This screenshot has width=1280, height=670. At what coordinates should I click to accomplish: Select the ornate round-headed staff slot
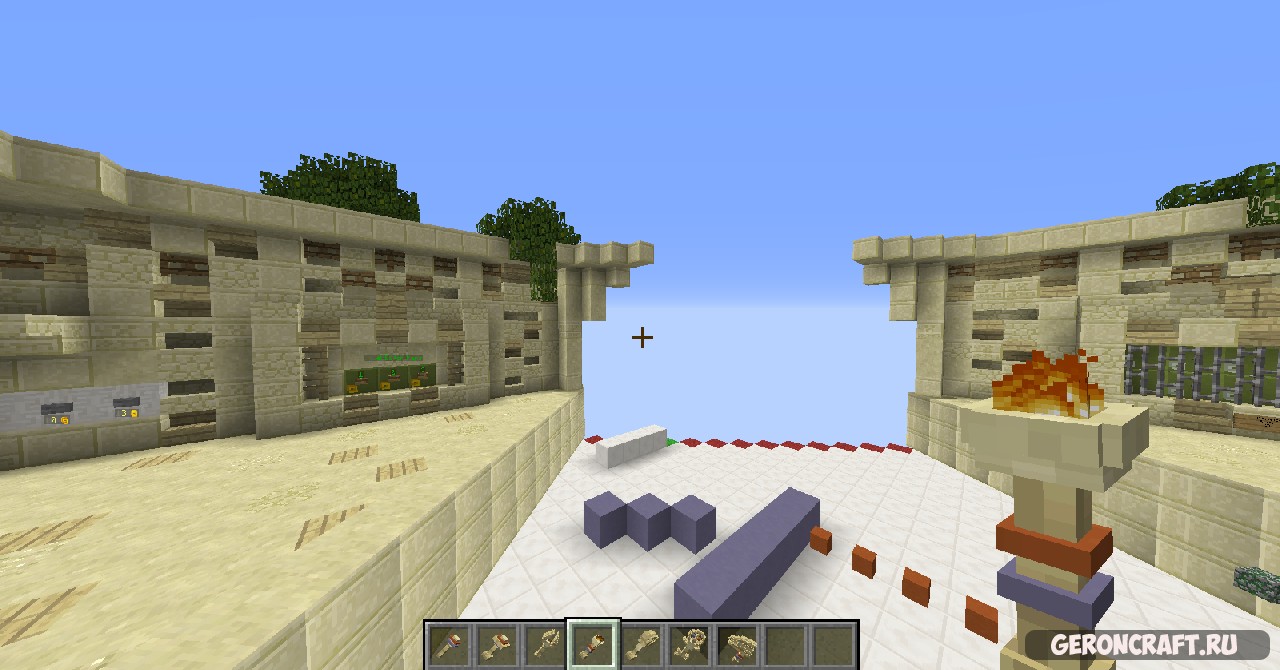pos(691,645)
